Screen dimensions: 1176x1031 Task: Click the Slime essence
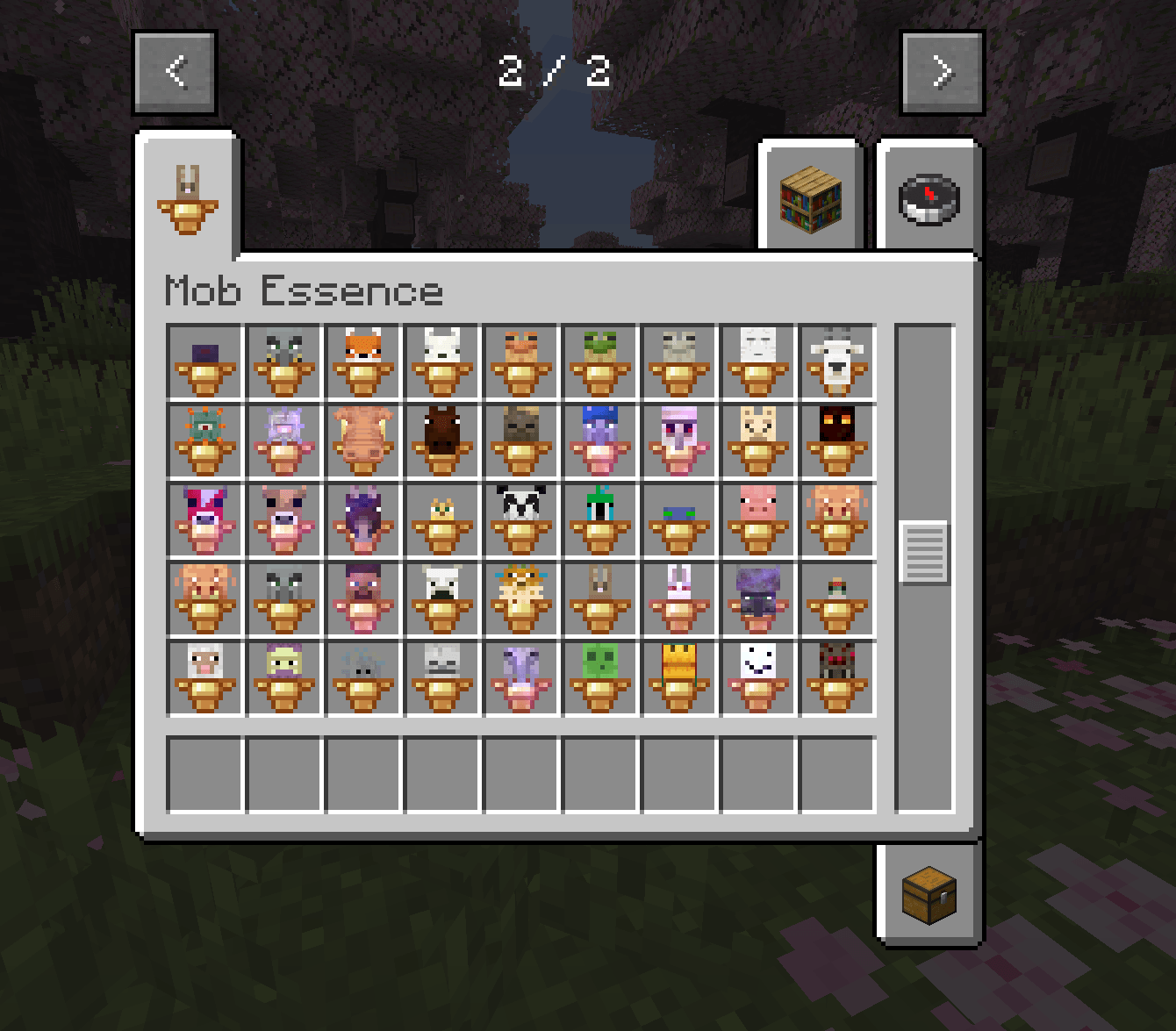point(599,676)
